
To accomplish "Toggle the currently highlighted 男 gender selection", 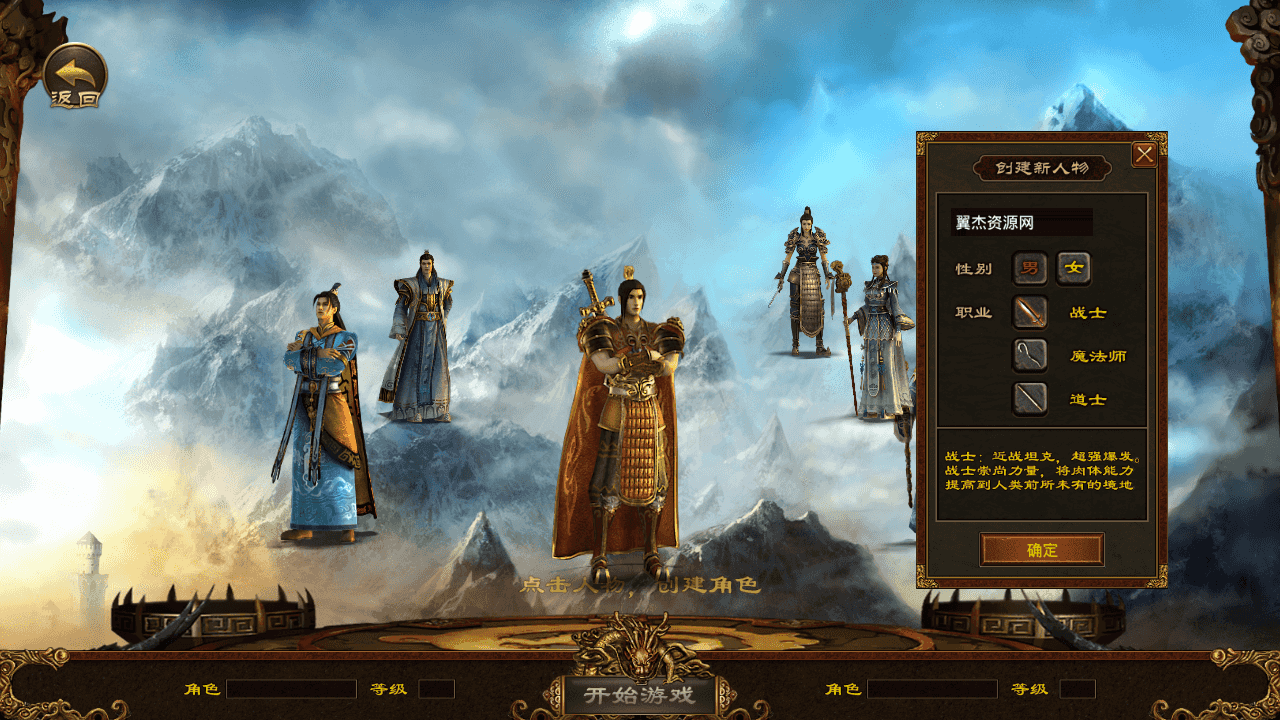I will coord(1029,269).
